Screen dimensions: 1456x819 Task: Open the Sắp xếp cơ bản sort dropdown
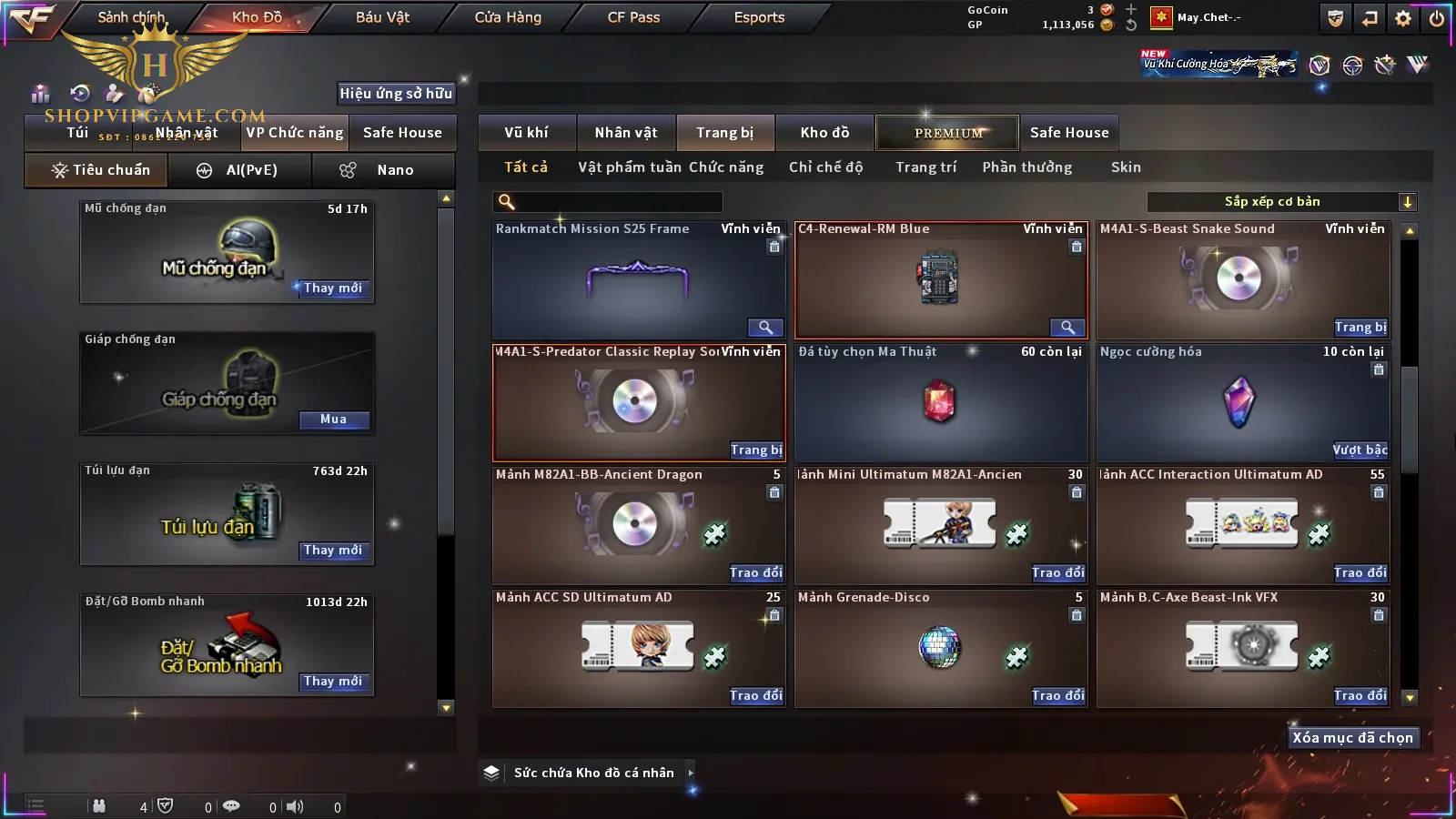[x=1281, y=202]
